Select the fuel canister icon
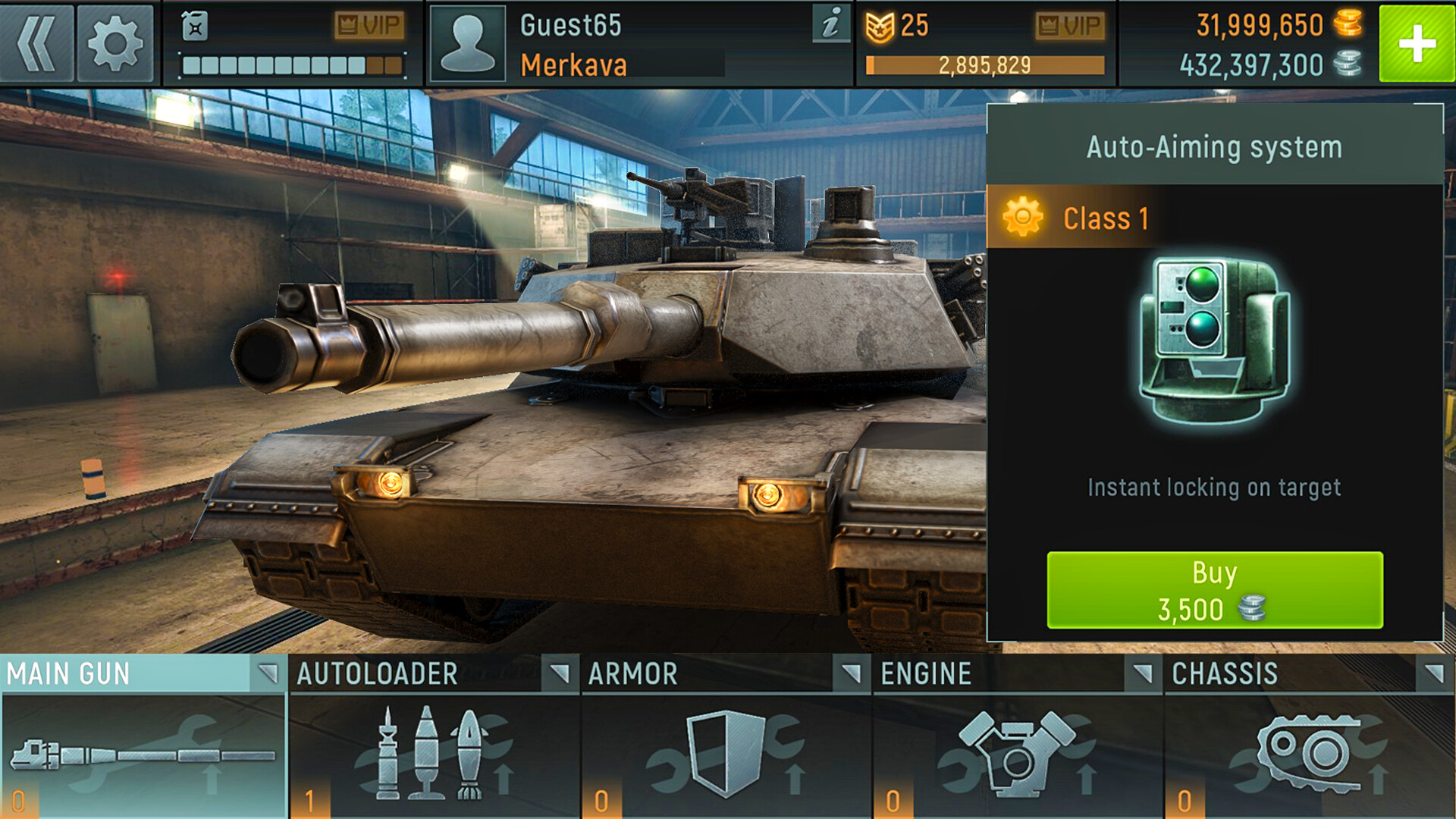This screenshot has width=1456, height=819. click(196, 27)
